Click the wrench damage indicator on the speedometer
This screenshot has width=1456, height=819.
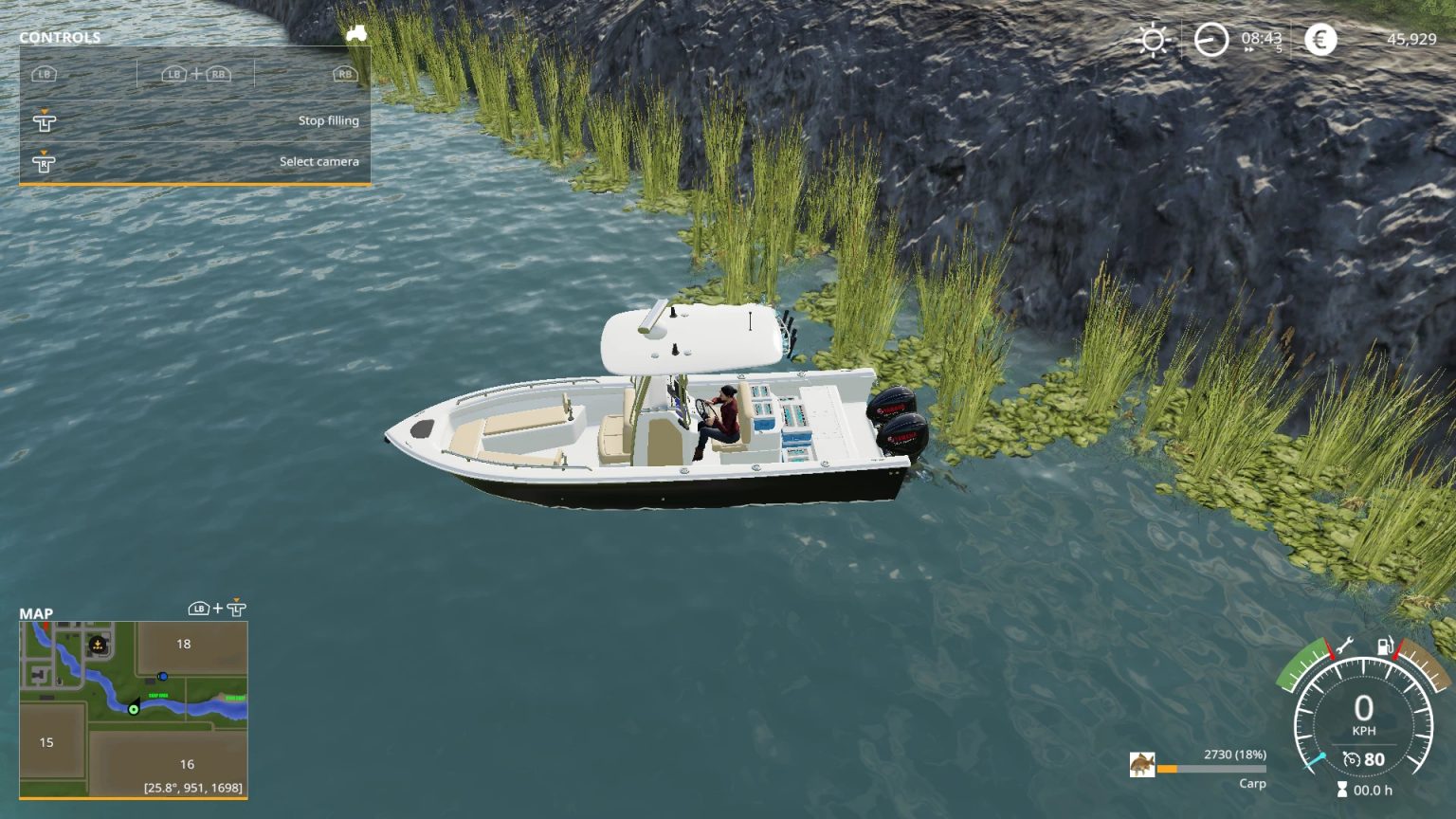(1343, 646)
